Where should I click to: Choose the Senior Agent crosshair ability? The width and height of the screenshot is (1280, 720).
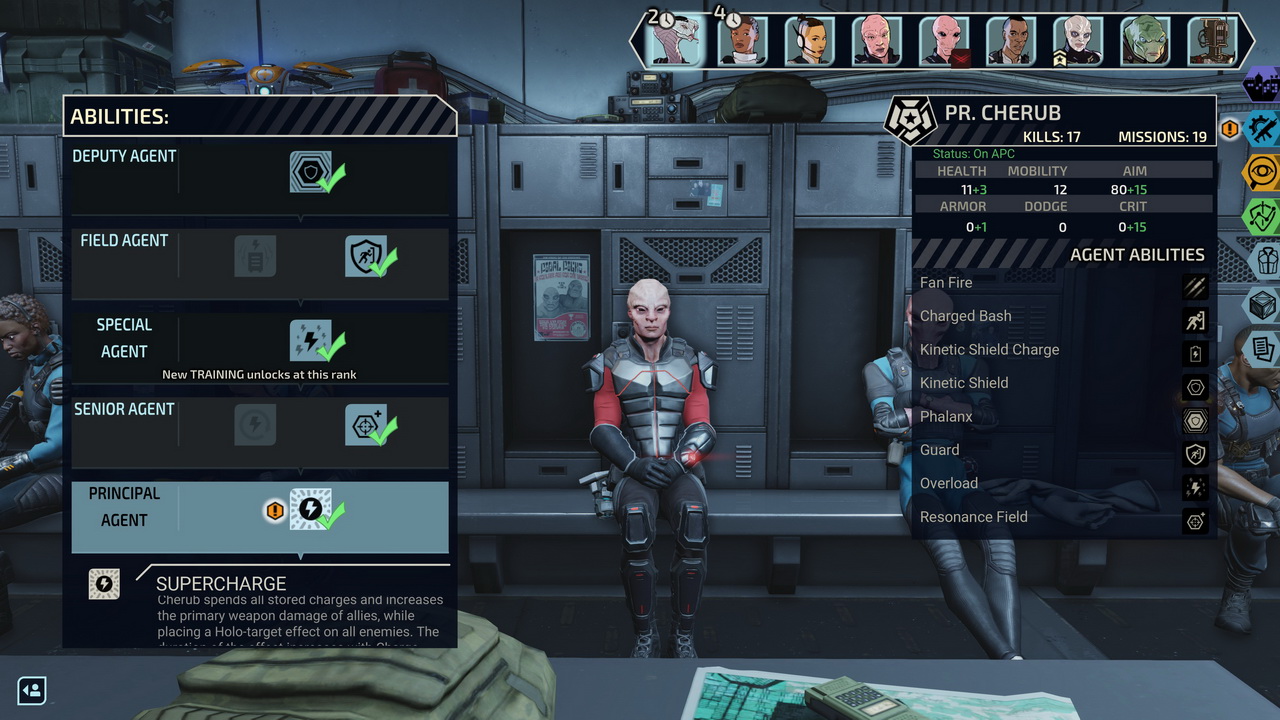coord(365,425)
